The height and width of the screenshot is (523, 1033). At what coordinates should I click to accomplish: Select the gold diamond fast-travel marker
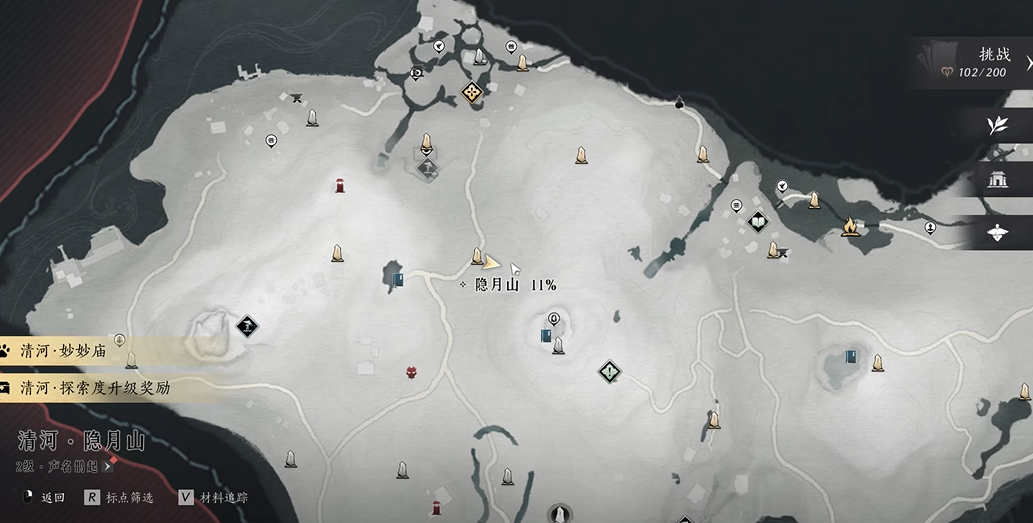point(471,93)
